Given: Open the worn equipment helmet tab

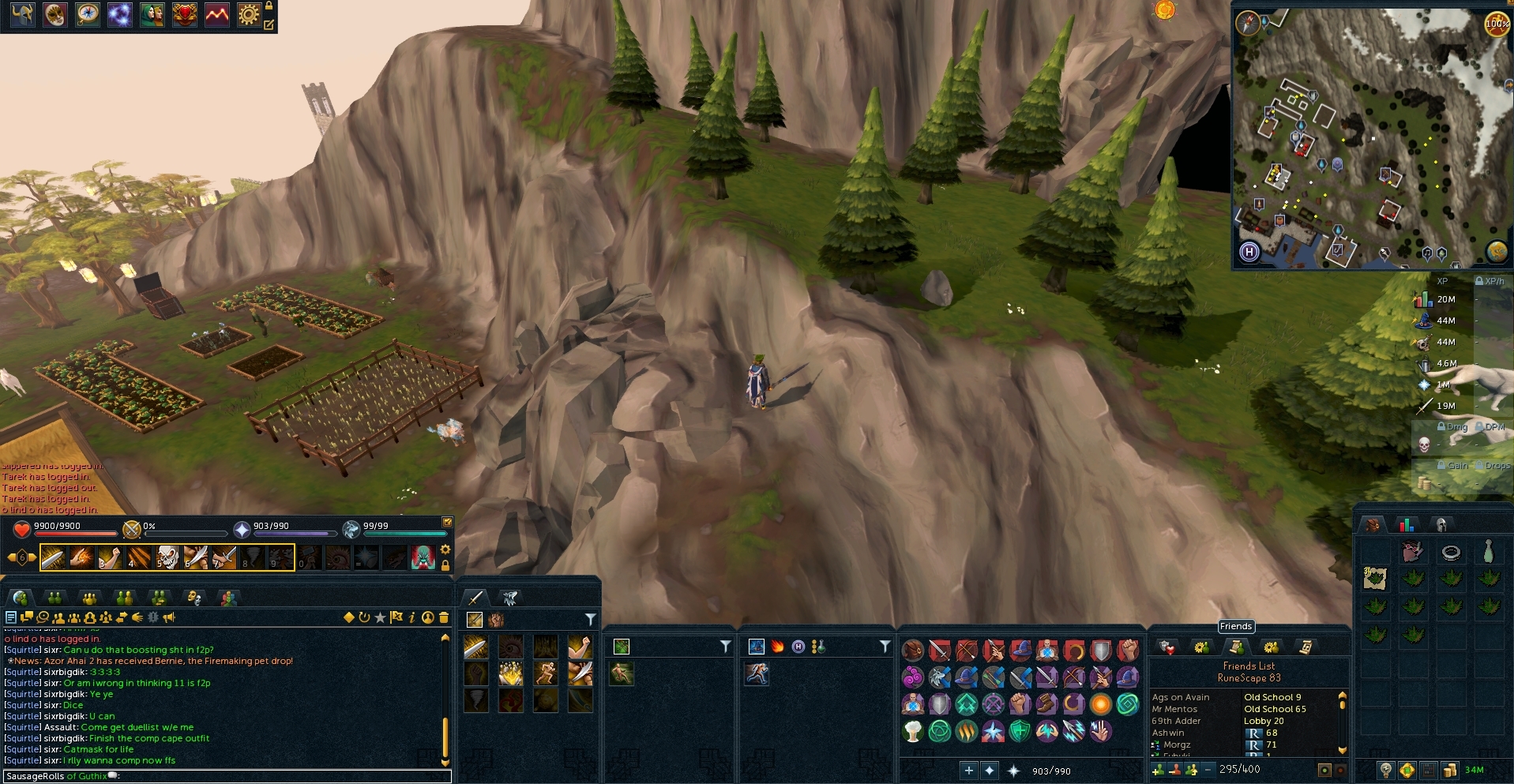Looking at the screenshot, I should click(1441, 525).
